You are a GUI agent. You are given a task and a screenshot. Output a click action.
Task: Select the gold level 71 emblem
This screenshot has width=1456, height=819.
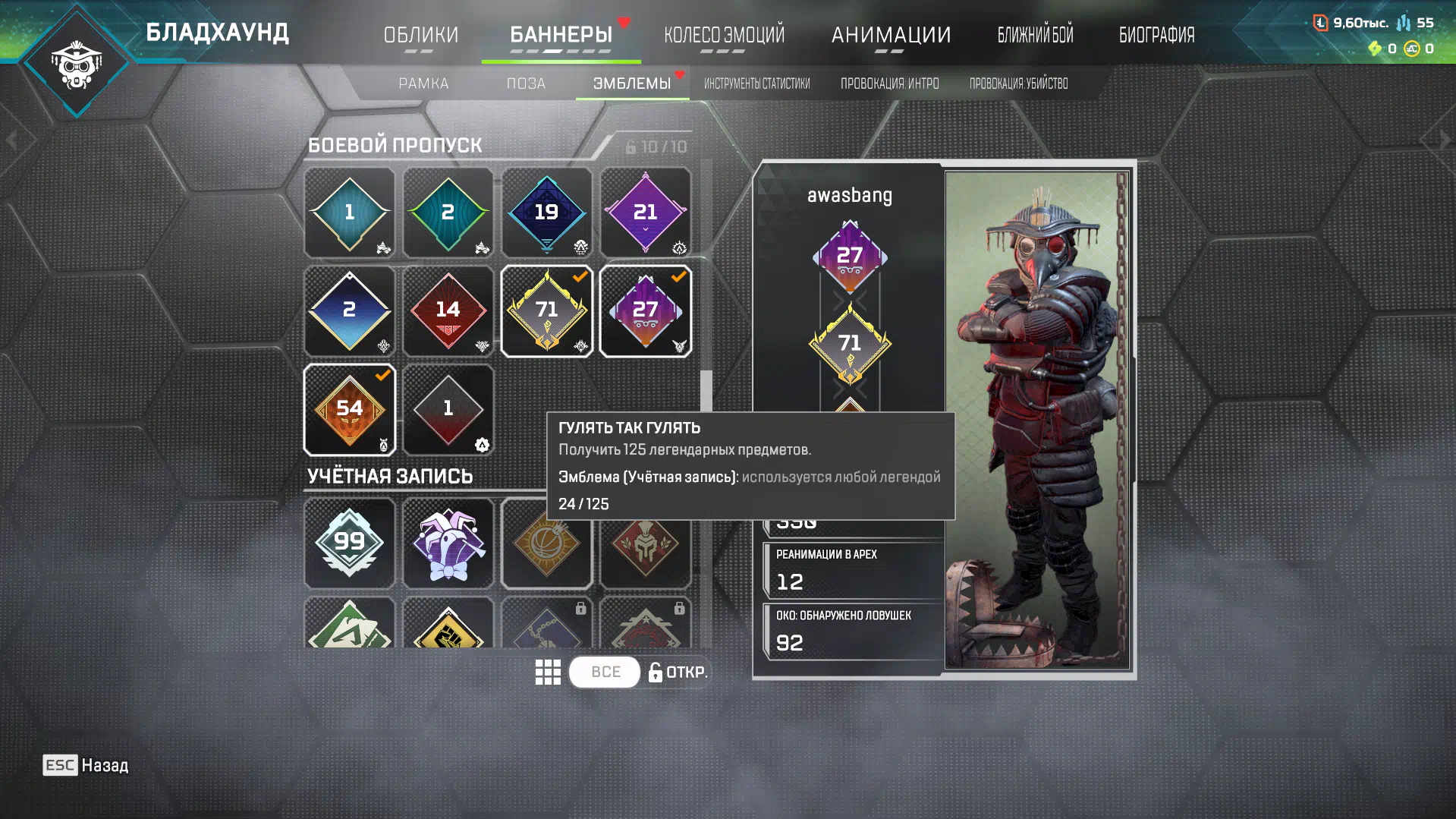pyautogui.click(x=546, y=311)
